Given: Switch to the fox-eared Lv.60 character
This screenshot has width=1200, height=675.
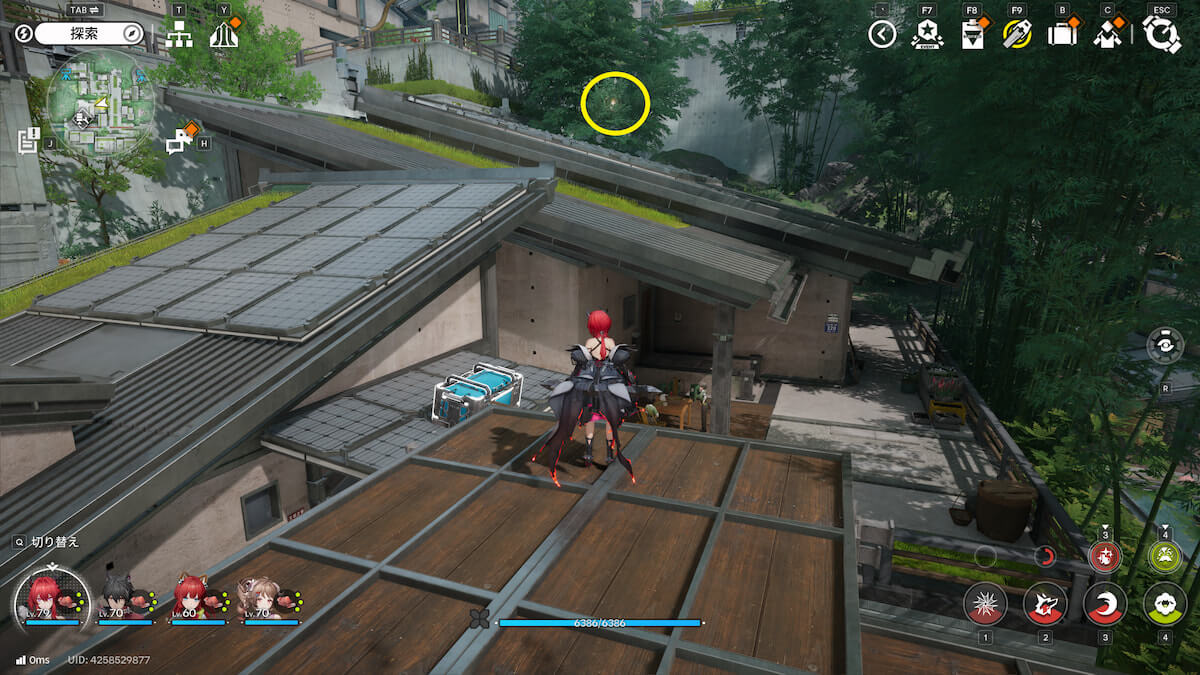Looking at the screenshot, I should pos(192,597).
